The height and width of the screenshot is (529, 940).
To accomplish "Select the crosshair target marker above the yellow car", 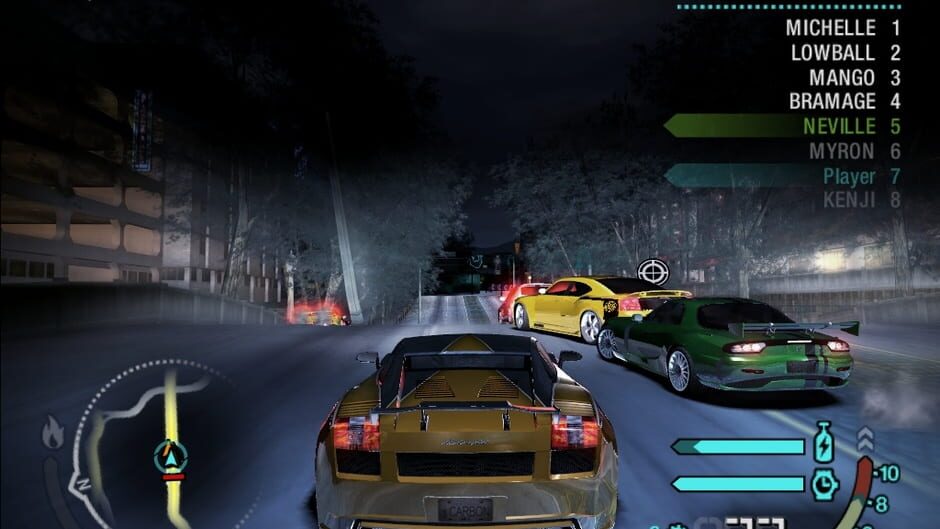I will (653, 270).
